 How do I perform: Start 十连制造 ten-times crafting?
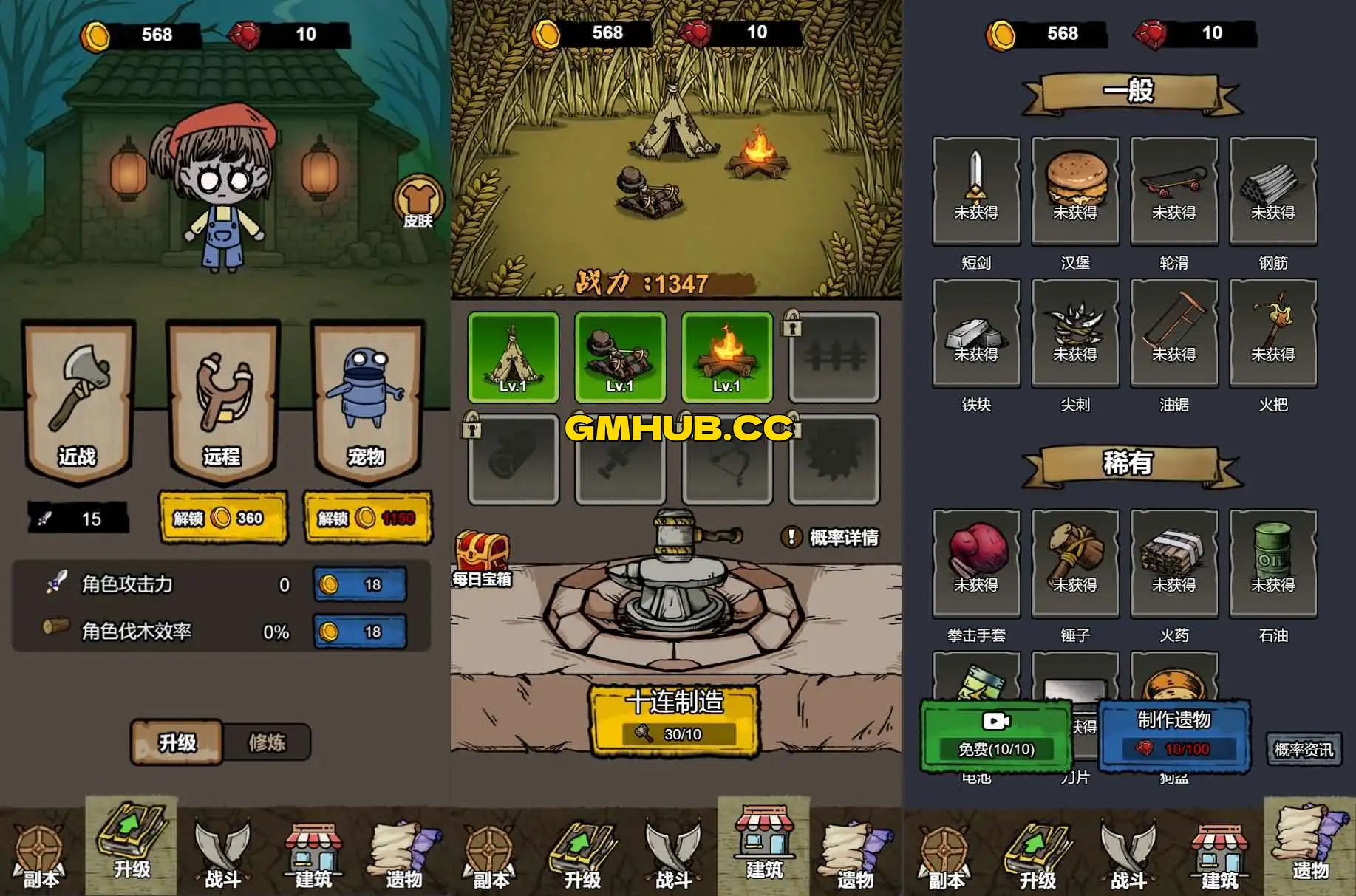[674, 718]
